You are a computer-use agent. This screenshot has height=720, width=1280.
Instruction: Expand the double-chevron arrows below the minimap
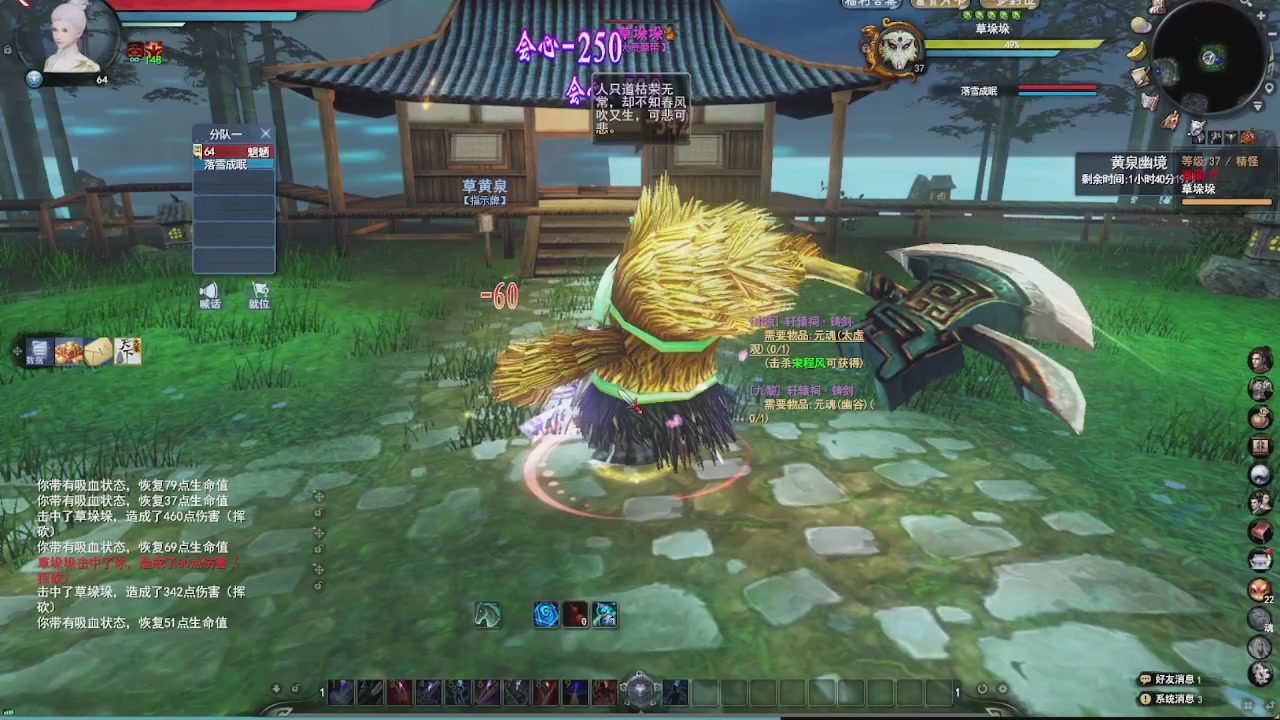(1256, 104)
